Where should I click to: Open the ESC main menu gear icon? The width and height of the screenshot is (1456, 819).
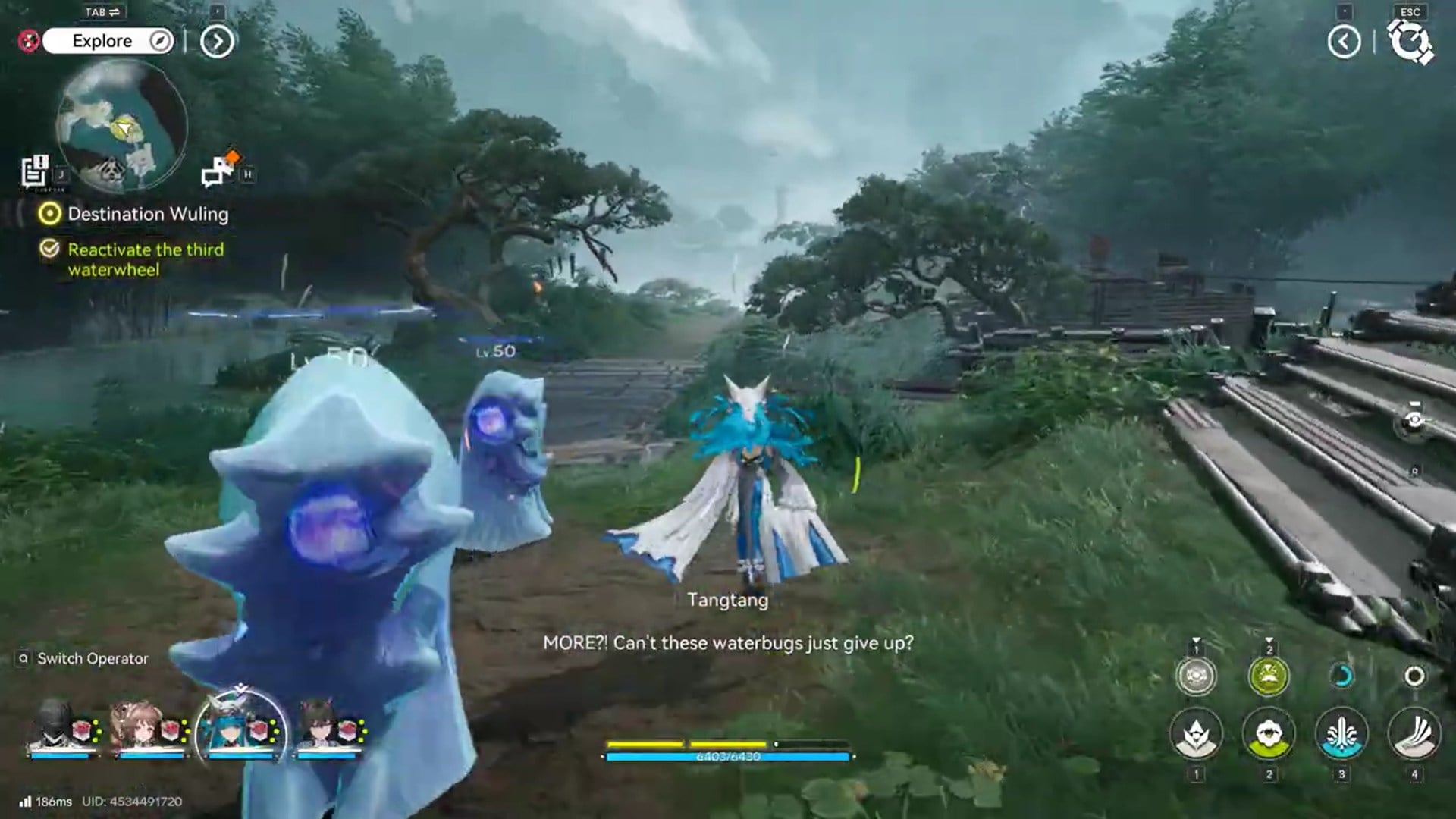pos(1410,42)
